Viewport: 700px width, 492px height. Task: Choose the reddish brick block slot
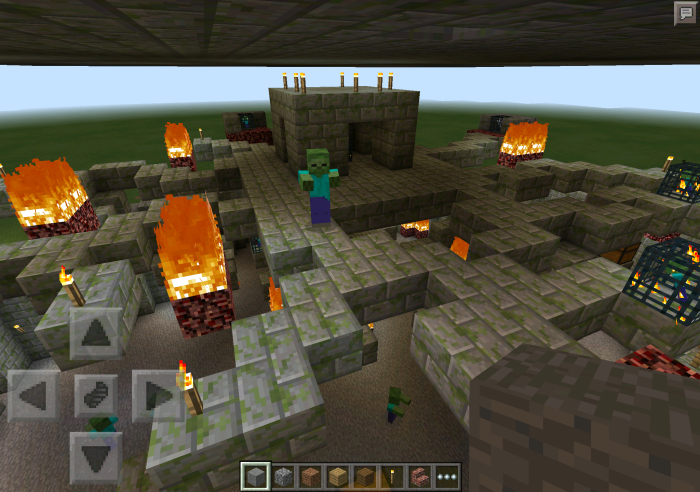click(311, 477)
